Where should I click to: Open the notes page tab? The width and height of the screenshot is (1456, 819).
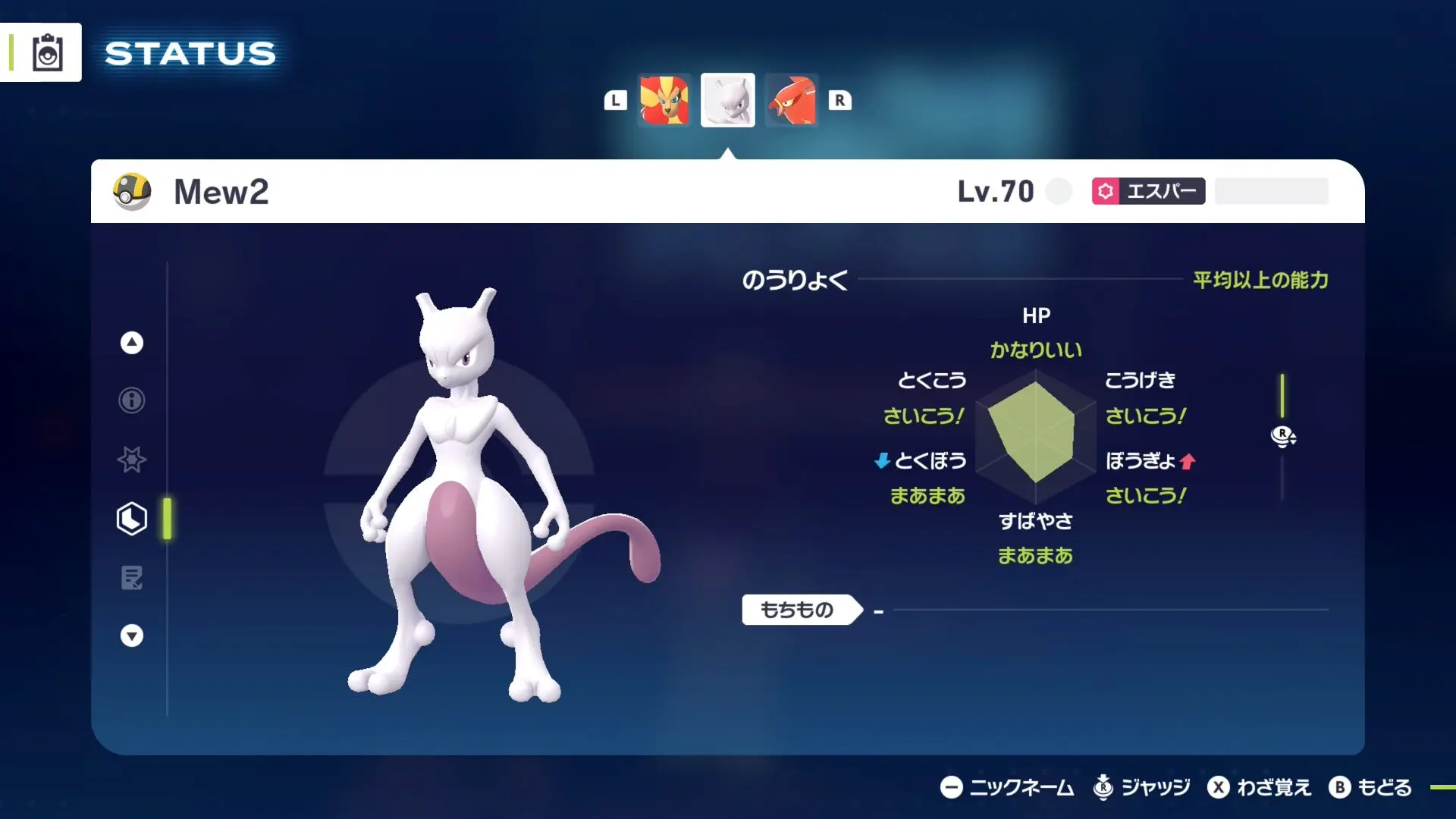pos(132,578)
